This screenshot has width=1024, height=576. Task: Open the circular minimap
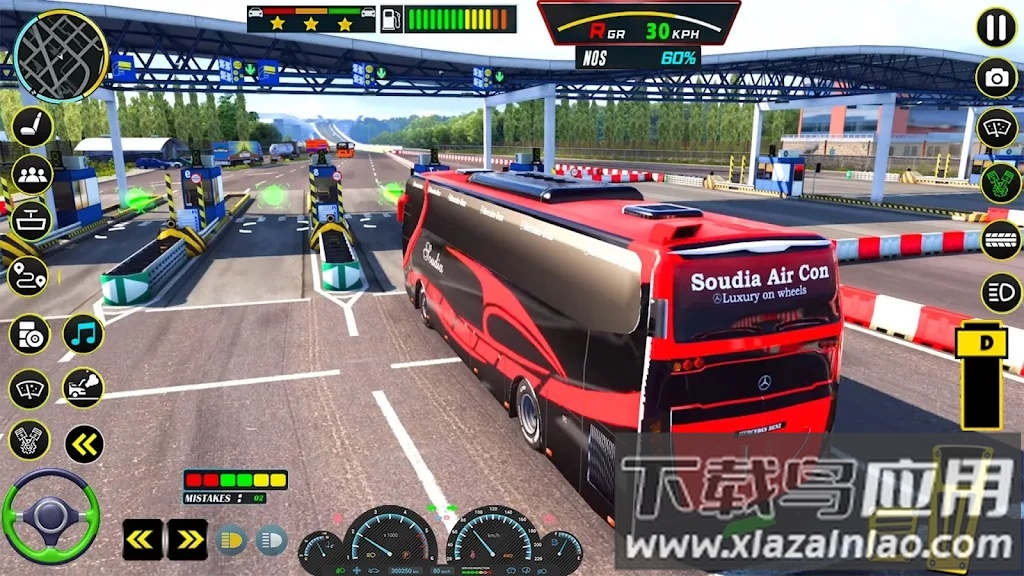click(x=60, y=56)
